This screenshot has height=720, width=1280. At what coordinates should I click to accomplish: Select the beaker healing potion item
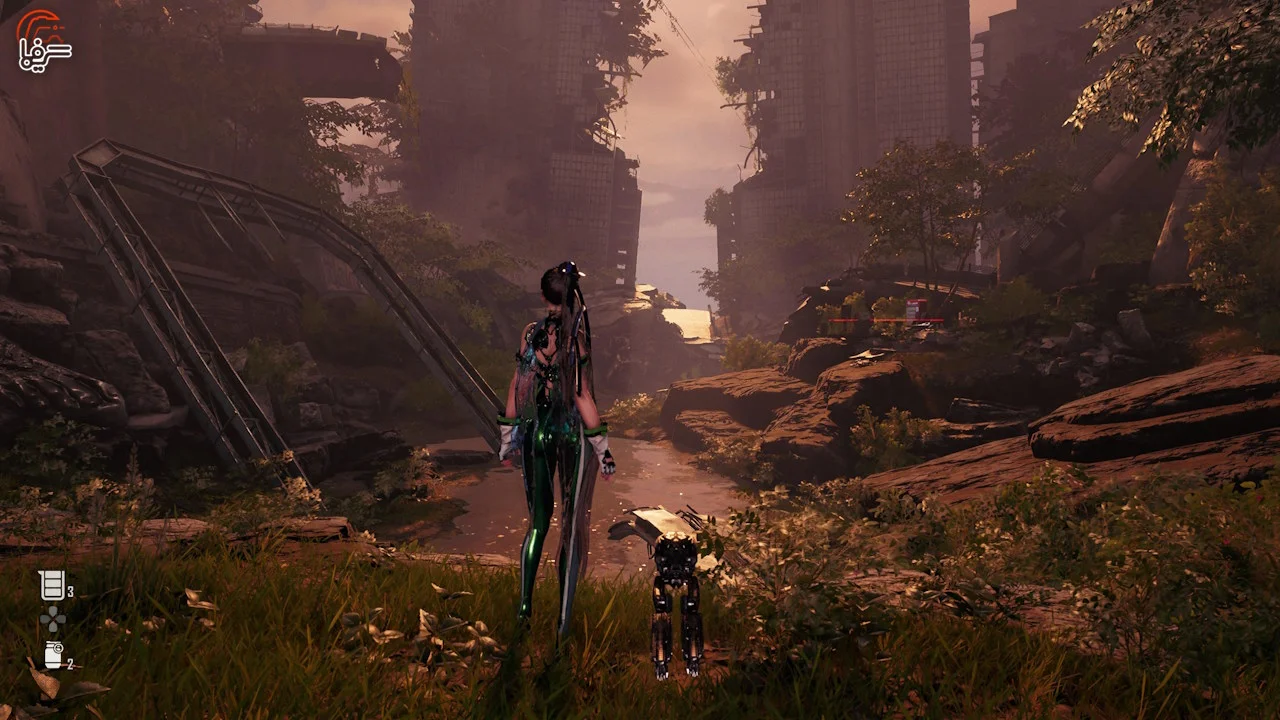[x=52, y=586]
